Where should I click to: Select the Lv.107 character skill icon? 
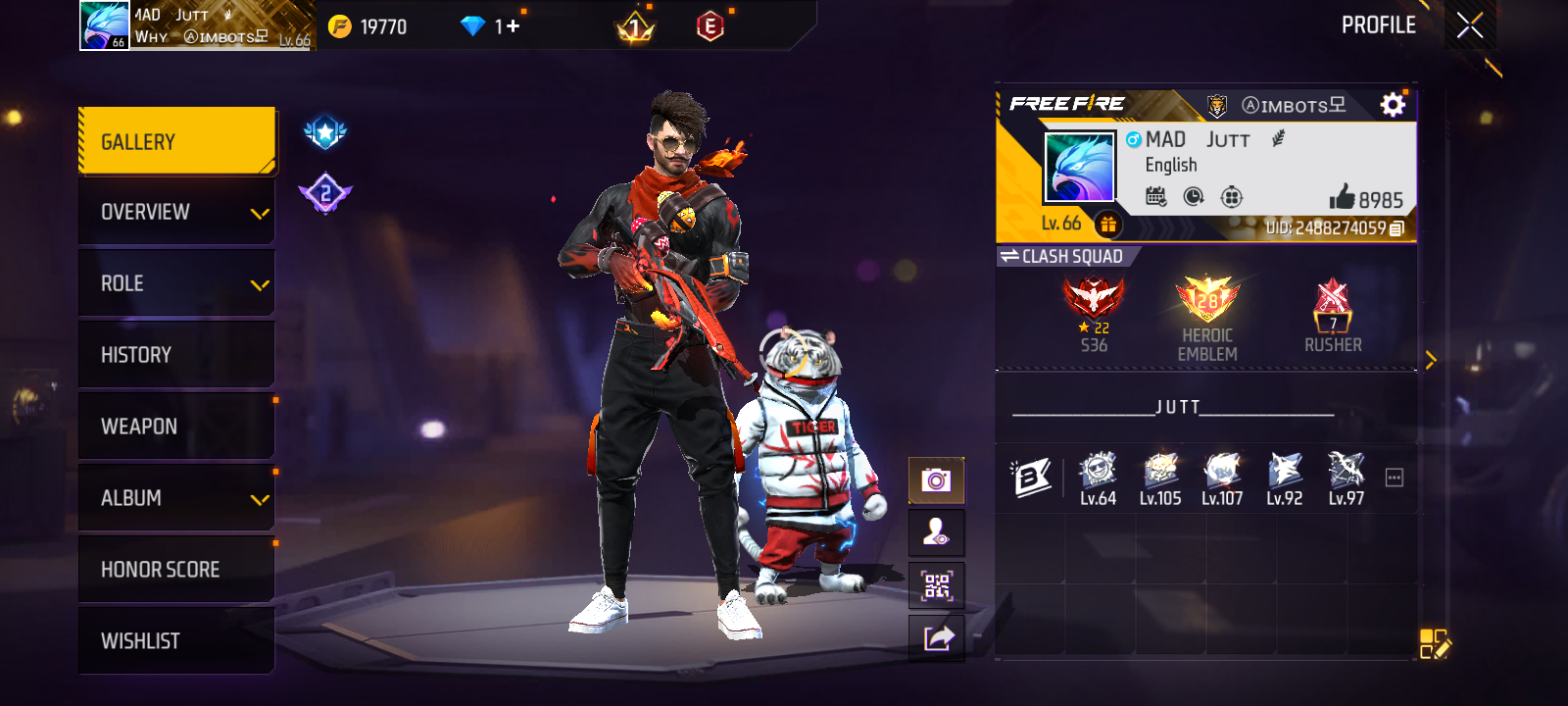pos(1222,479)
